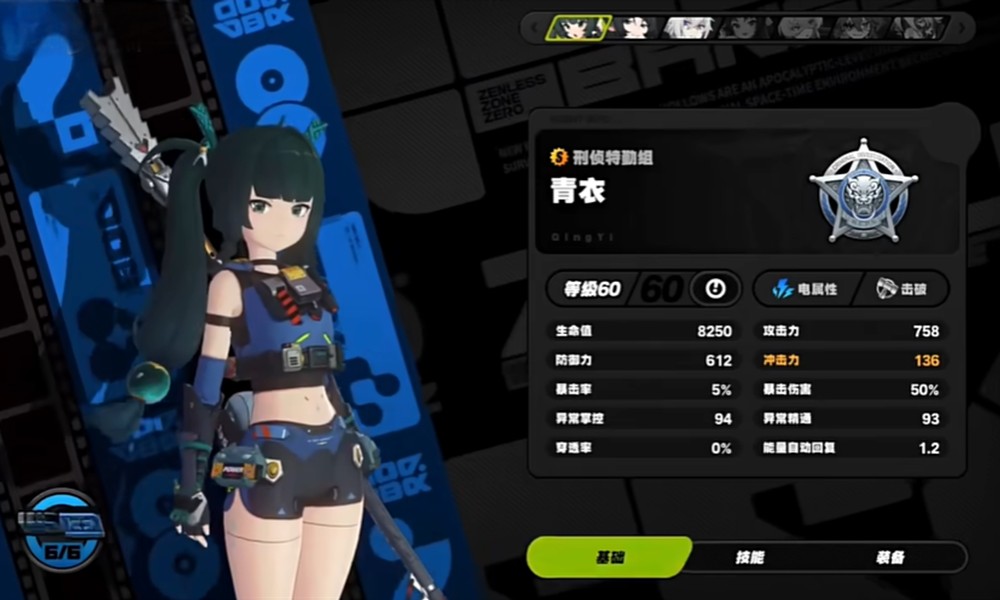View the 电属性 electric attribute tag

[x=804, y=289]
